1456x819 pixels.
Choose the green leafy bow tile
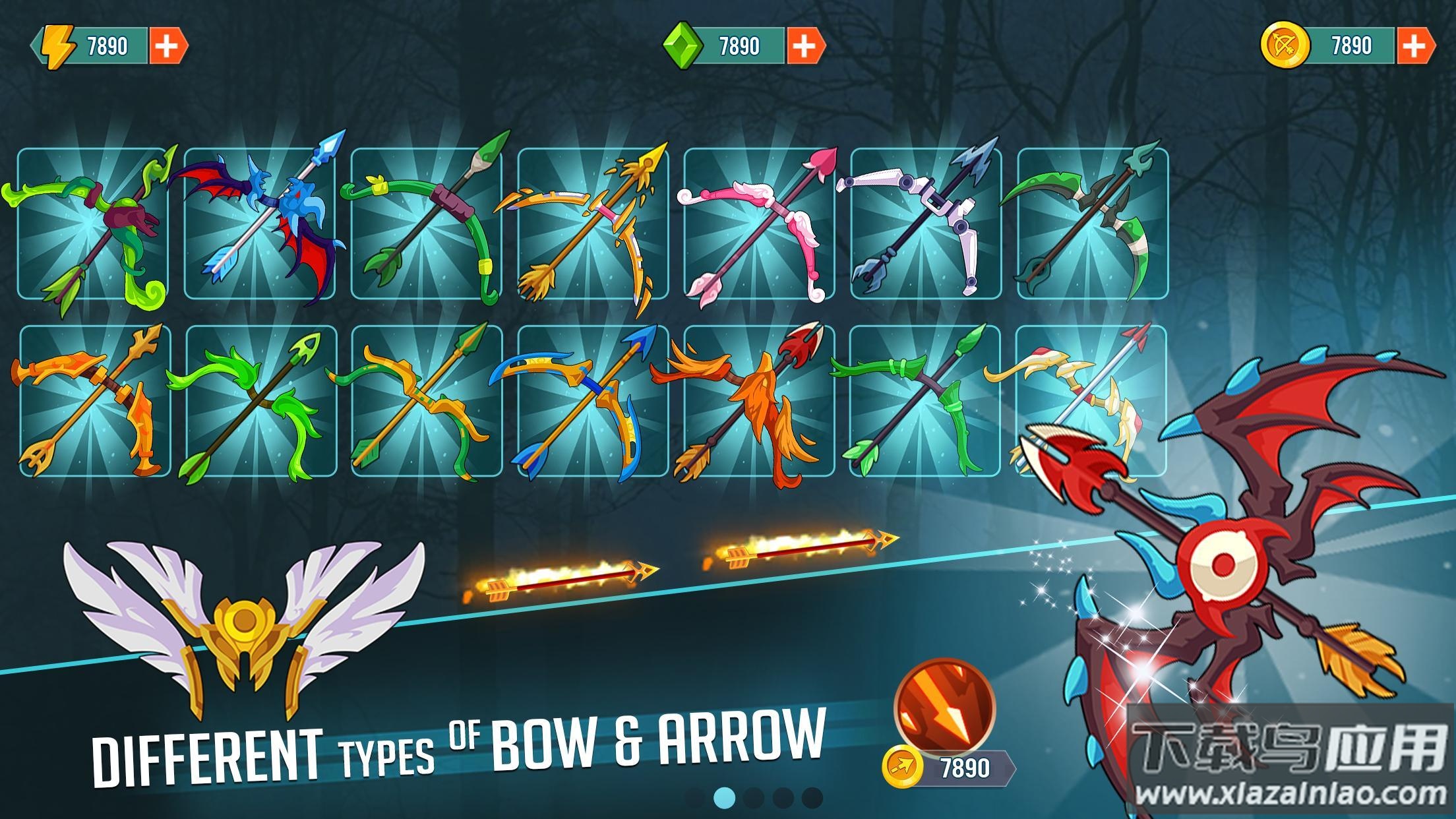coord(261,400)
